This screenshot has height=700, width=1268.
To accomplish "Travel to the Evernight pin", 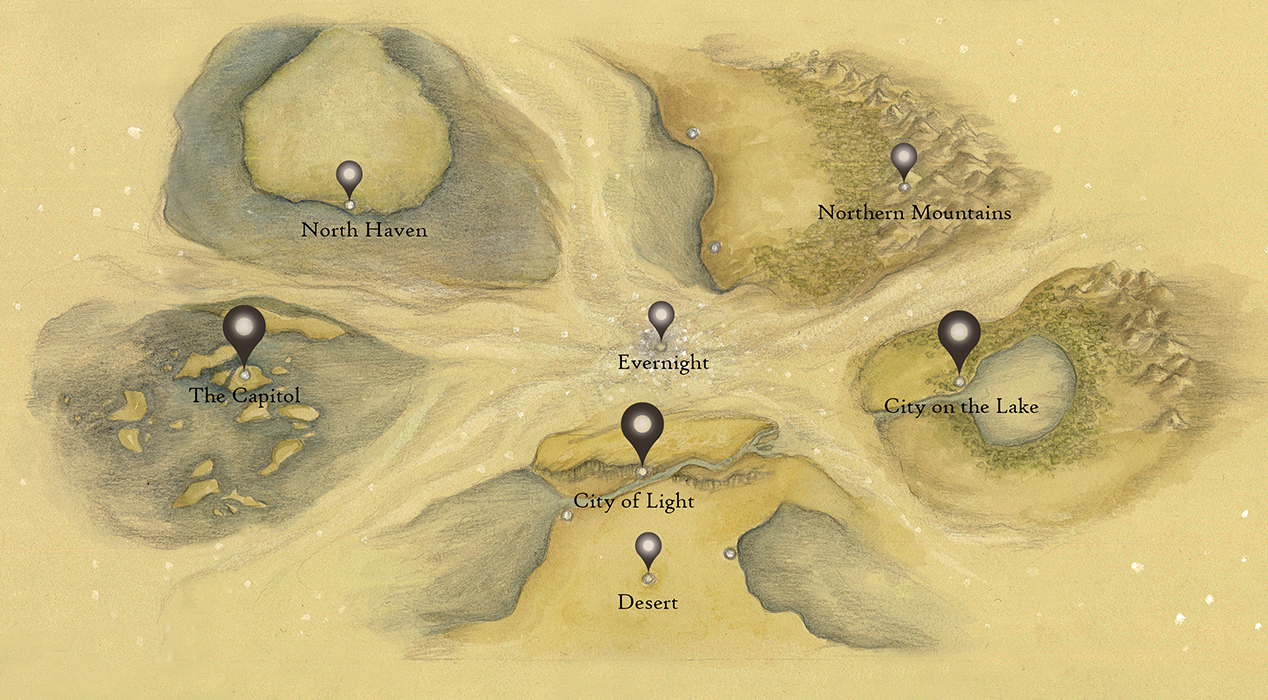I will 661,318.
